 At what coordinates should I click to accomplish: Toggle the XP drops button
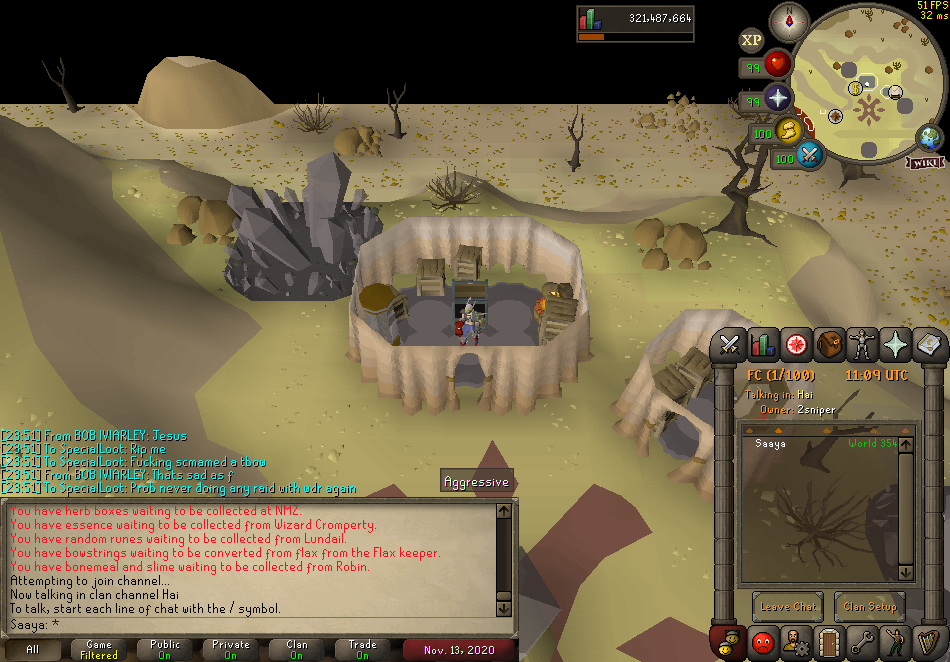coord(751,40)
